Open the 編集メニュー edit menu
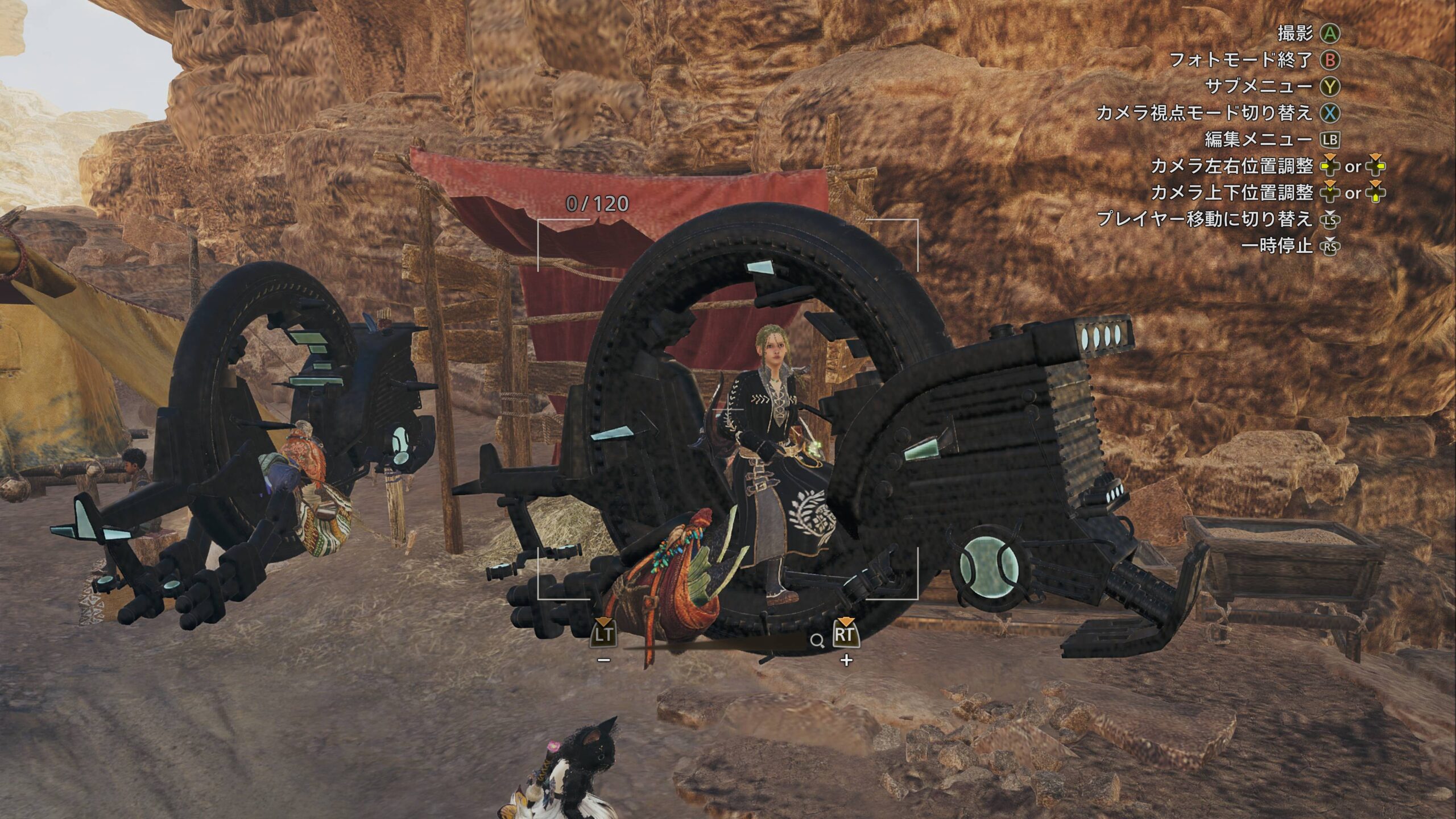The width and height of the screenshot is (1456, 819). pyautogui.click(x=1258, y=139)
